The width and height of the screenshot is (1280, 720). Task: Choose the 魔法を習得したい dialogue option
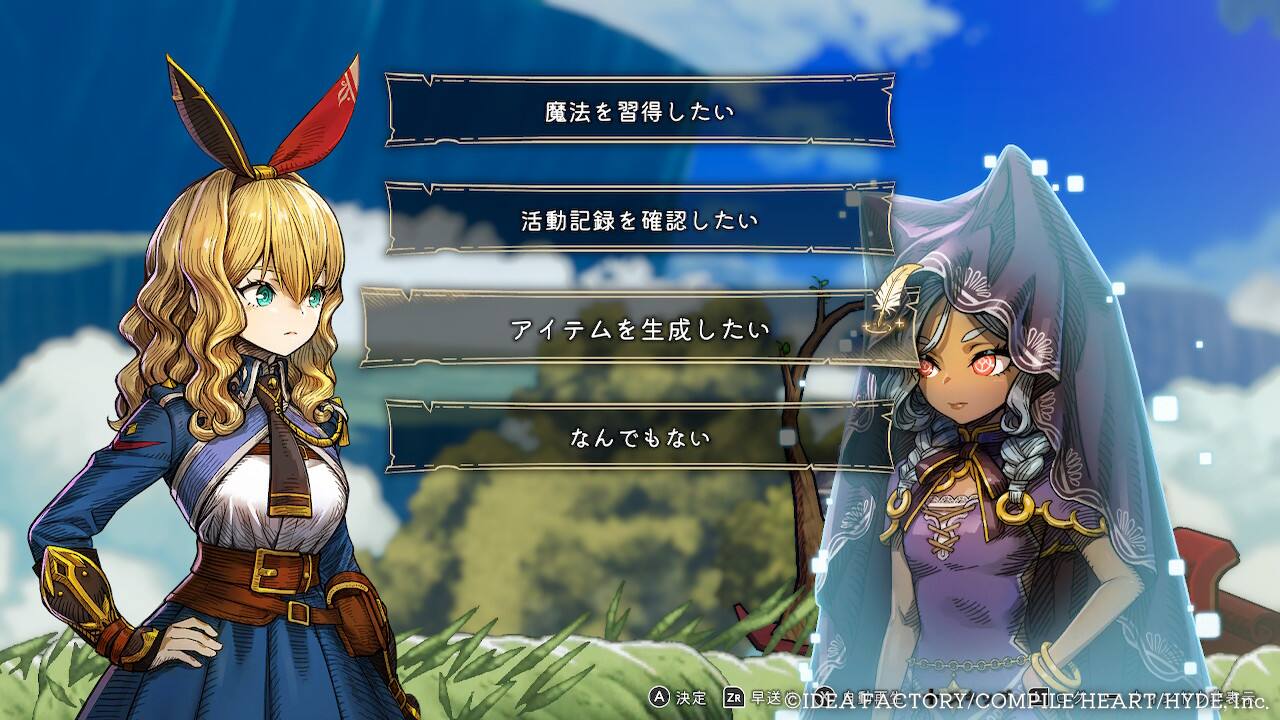[x=640, y=110]
